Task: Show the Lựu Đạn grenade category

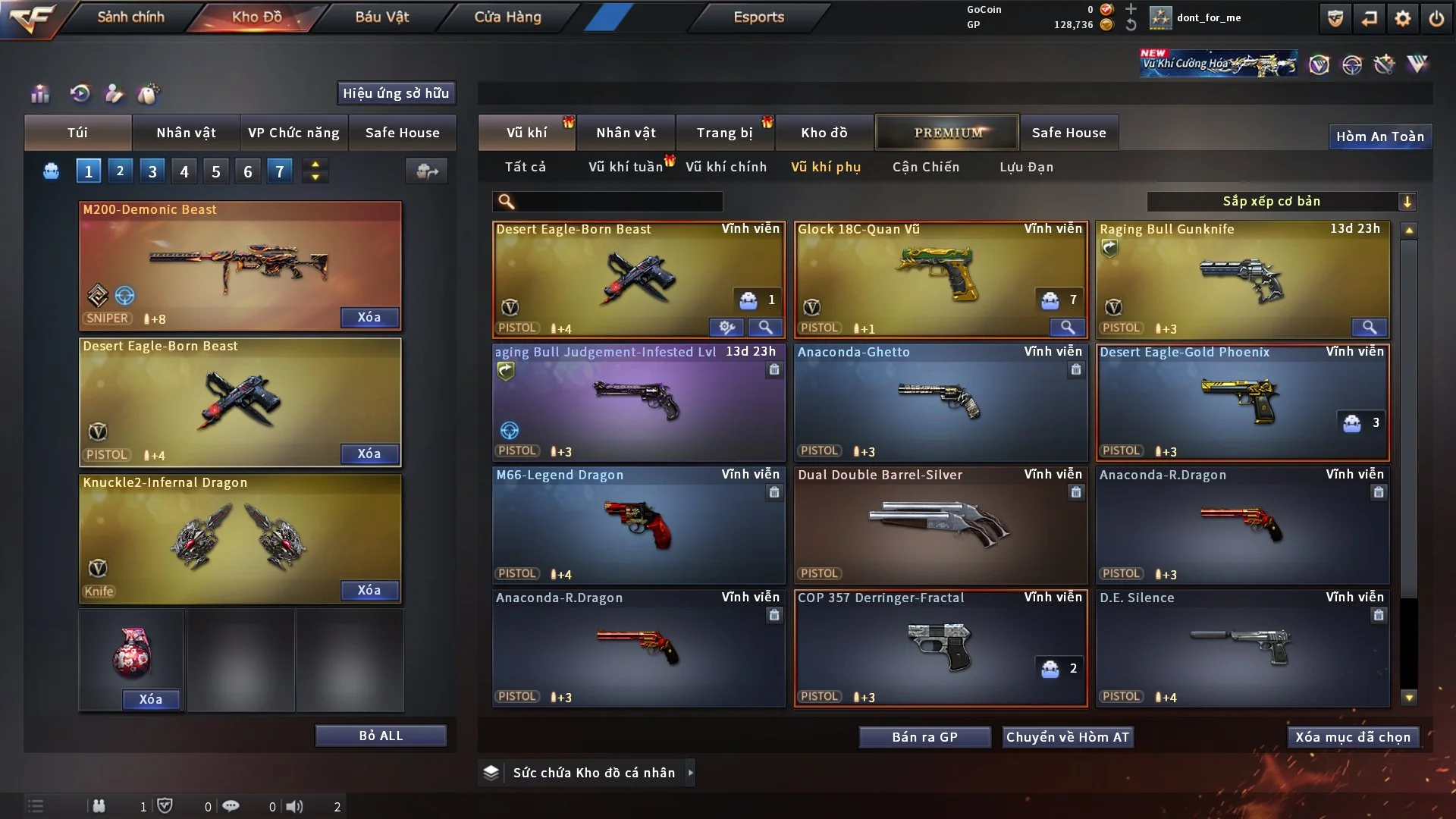Action: 1026,167
